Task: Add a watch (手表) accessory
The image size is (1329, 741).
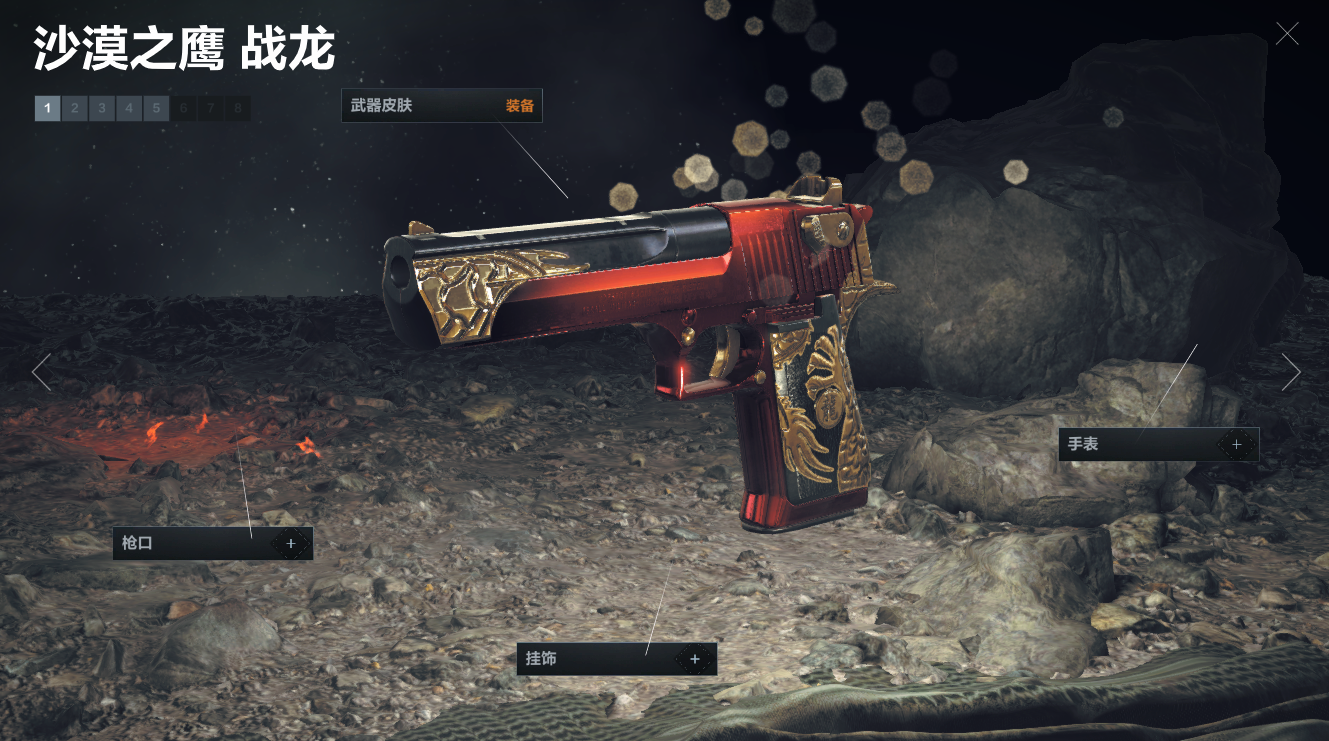Action: [1236, 444]
